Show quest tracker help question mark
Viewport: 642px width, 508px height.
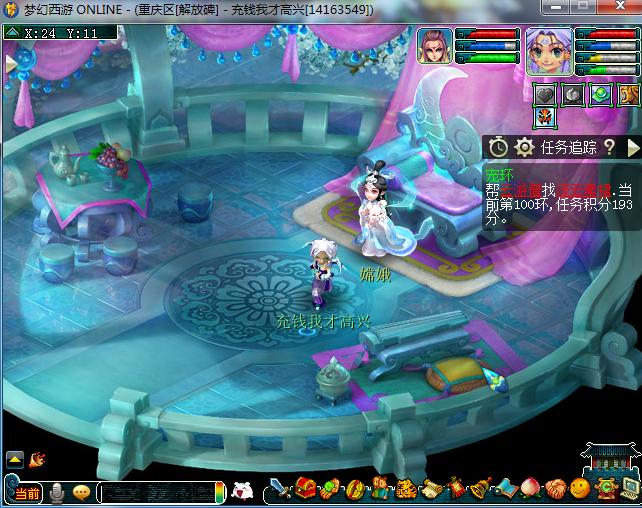(x=608, y=147)
